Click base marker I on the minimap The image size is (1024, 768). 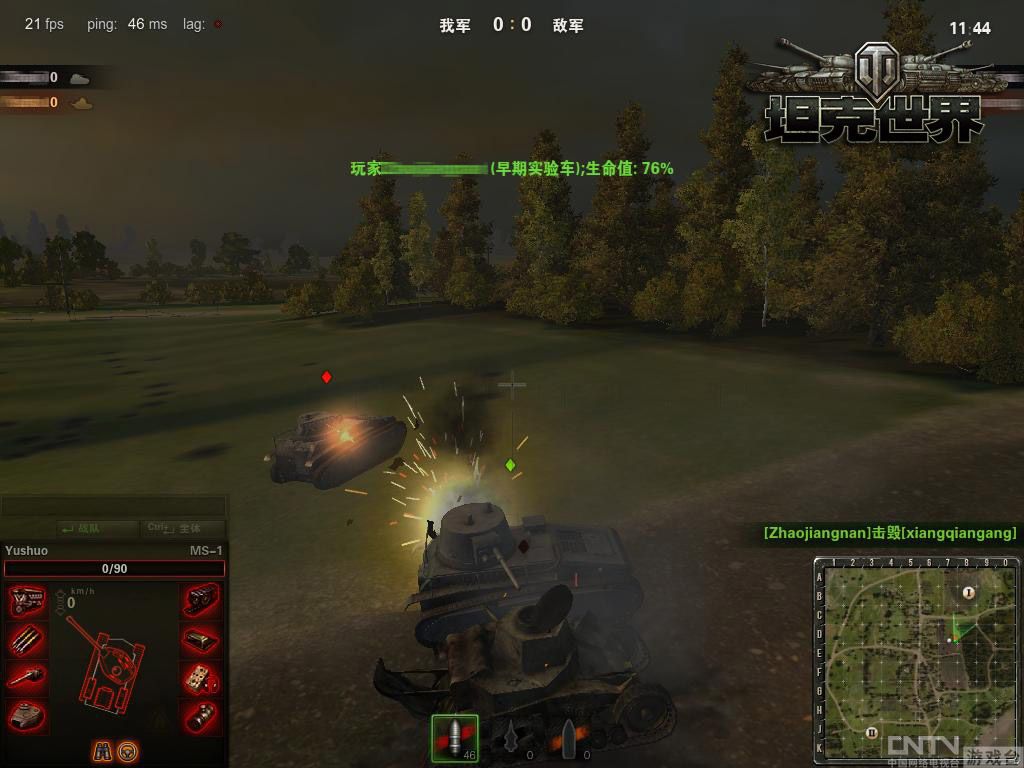968,593
